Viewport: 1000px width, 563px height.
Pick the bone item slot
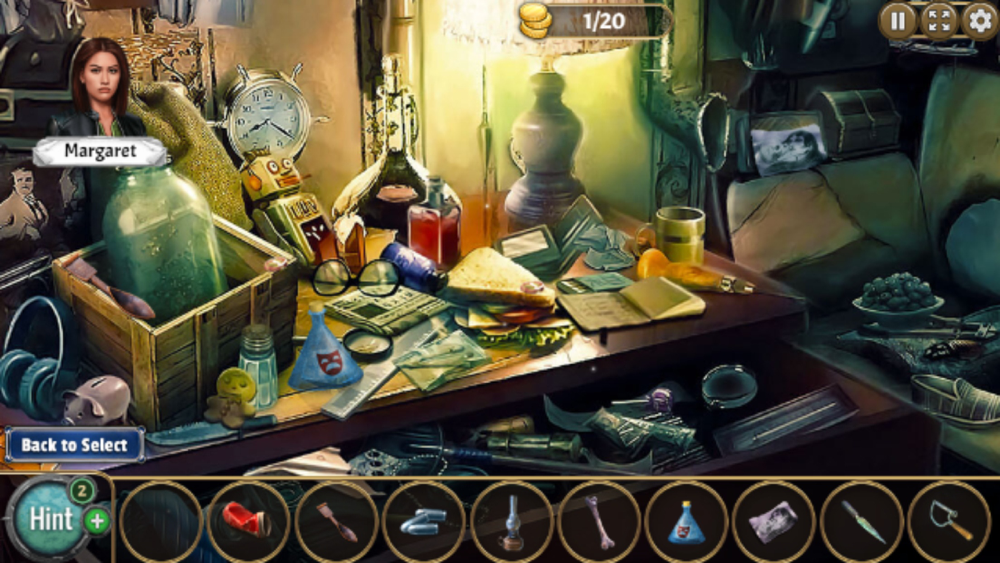pos(599,522)
